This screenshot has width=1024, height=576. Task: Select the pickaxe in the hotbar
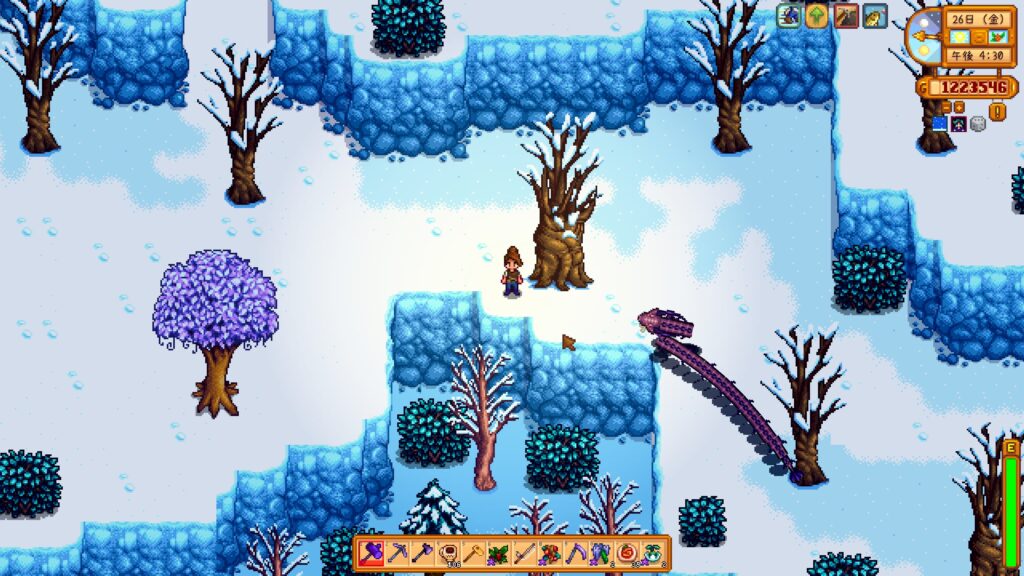[x=397, y=552]
